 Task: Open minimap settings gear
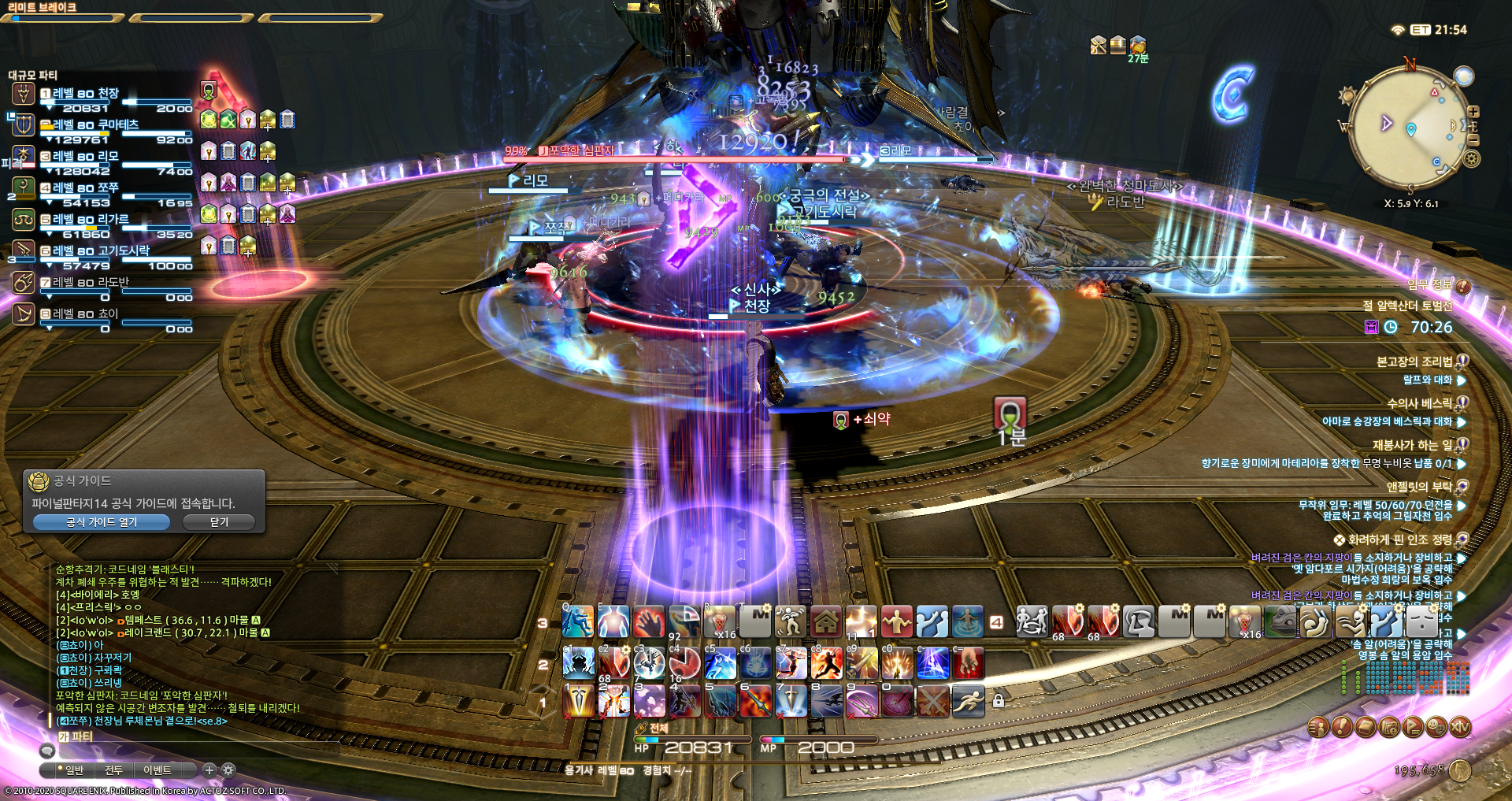[x=1471, y=159]
